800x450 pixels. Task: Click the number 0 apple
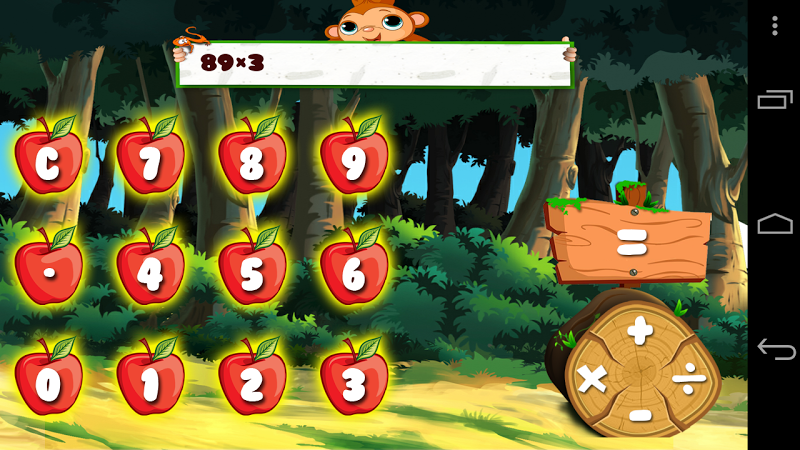pos(48,382)
